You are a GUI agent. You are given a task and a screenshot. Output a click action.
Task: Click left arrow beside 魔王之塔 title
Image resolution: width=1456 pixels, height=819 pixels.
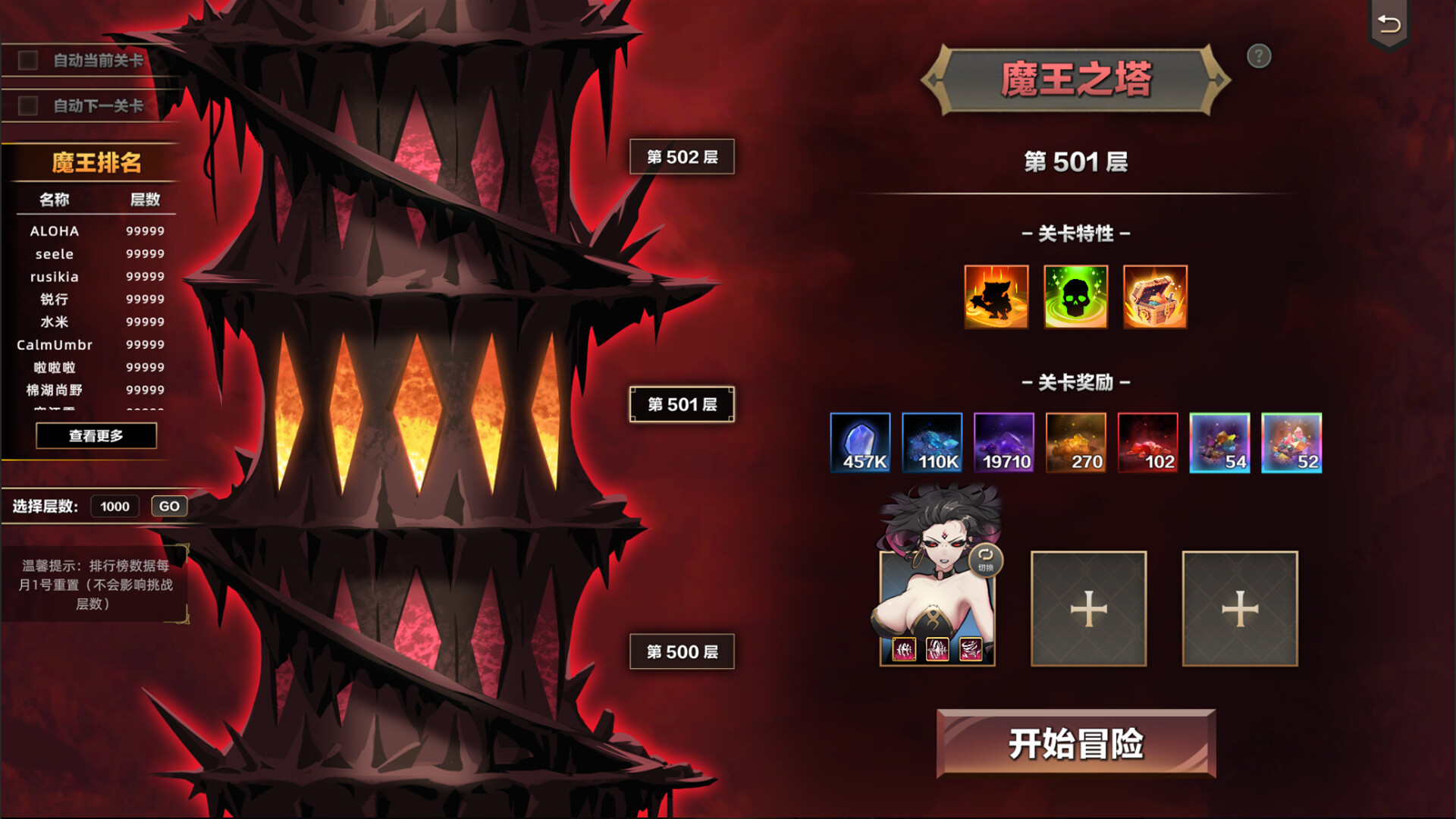[934, 77]
